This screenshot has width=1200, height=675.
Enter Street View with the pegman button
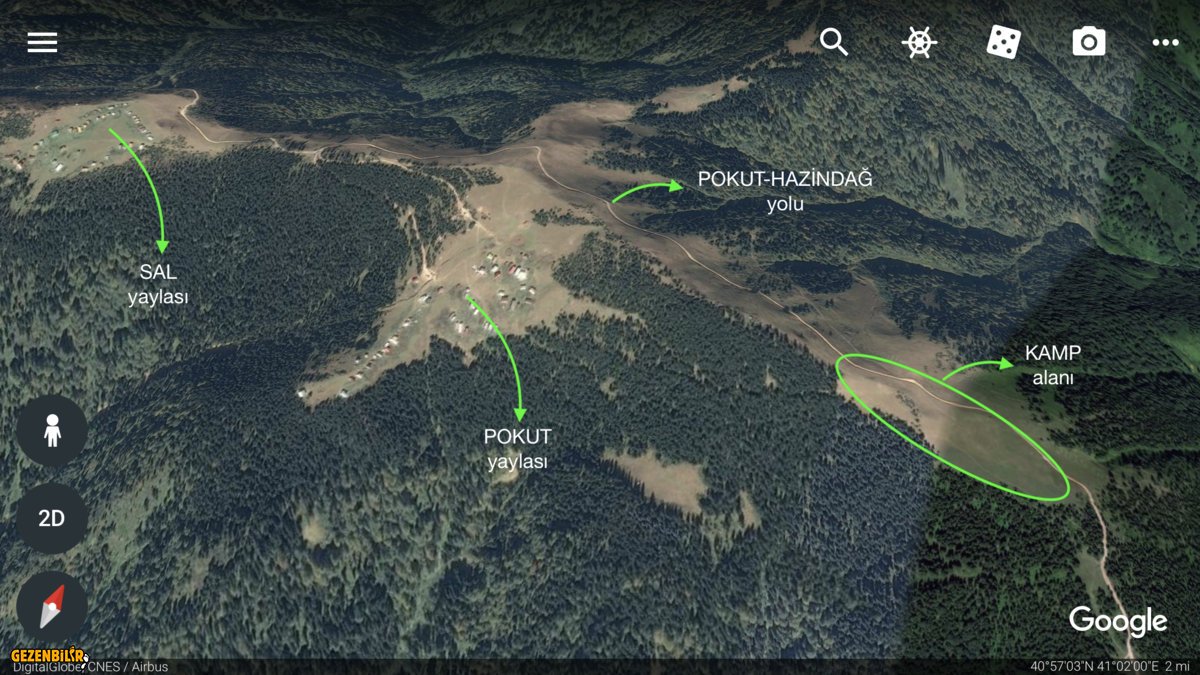pos(52,431)
